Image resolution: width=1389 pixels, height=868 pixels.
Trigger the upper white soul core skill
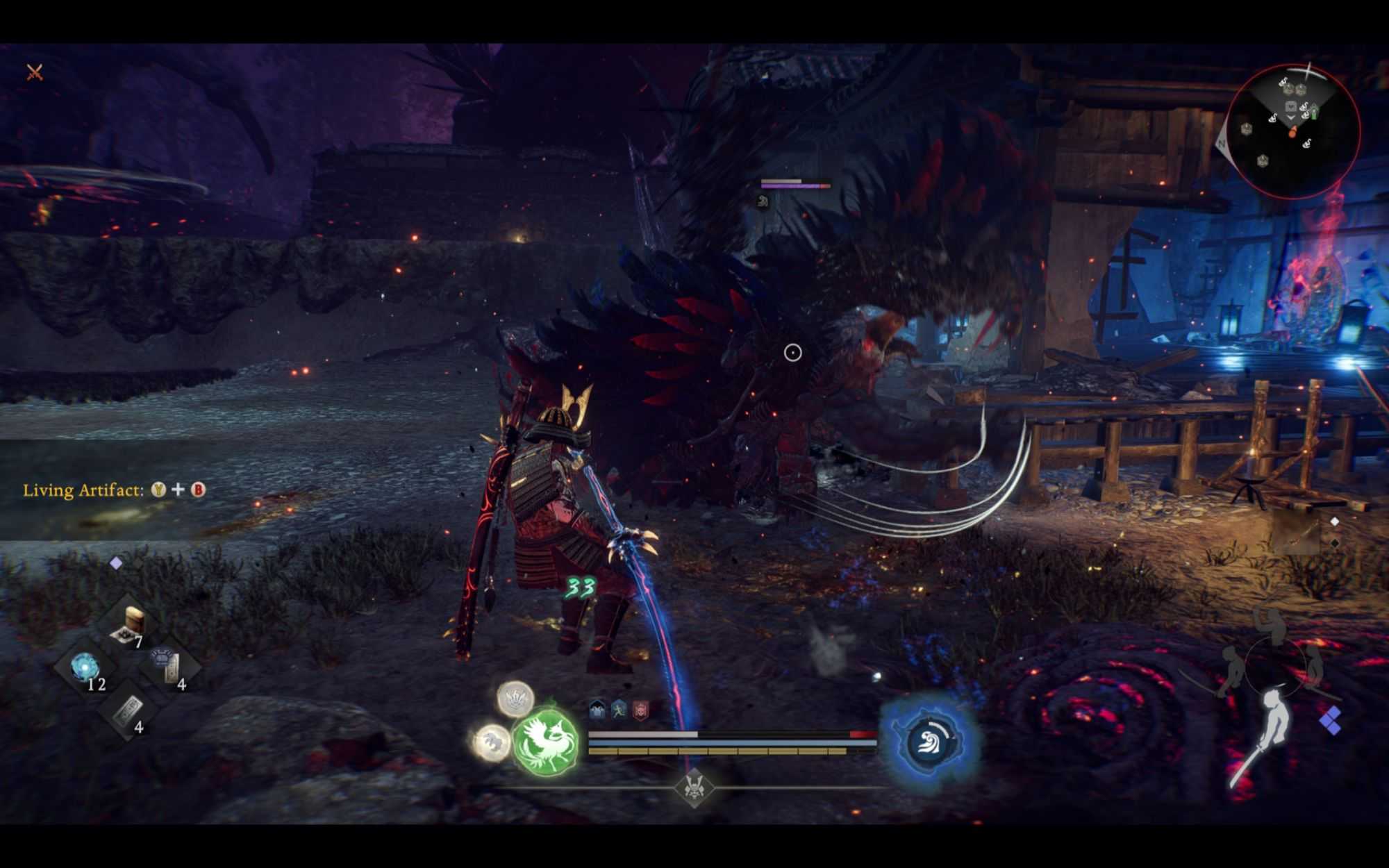point(515,698)
